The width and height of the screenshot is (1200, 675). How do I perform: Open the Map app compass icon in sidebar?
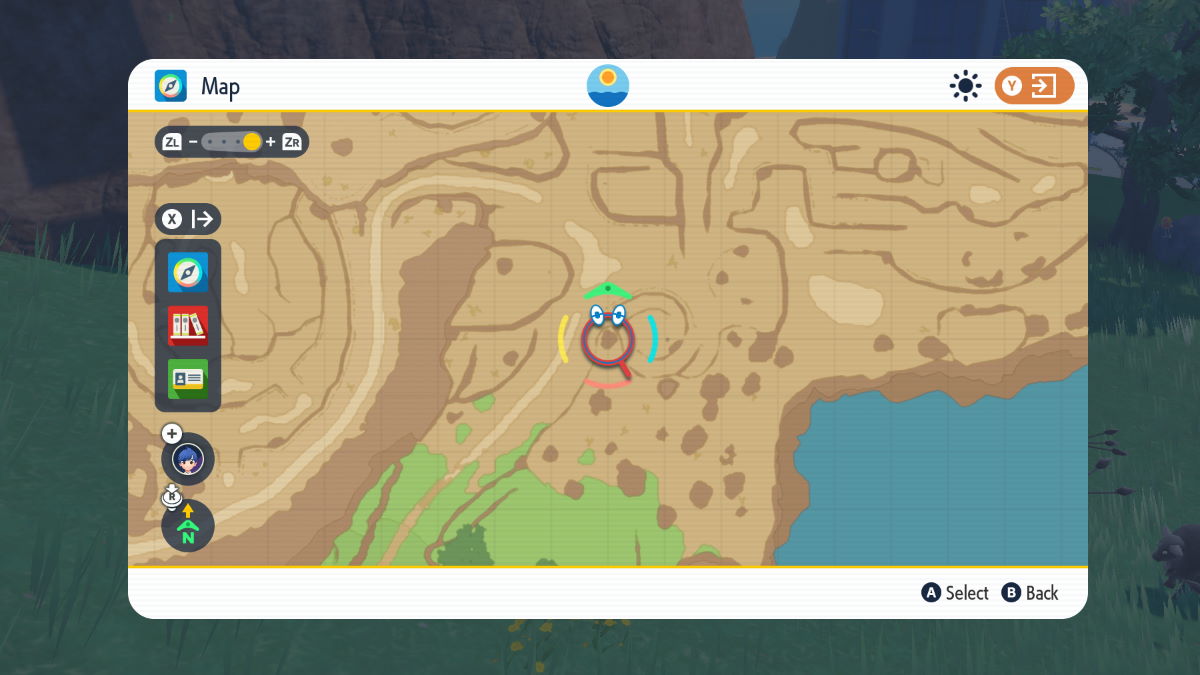point(188,272)
